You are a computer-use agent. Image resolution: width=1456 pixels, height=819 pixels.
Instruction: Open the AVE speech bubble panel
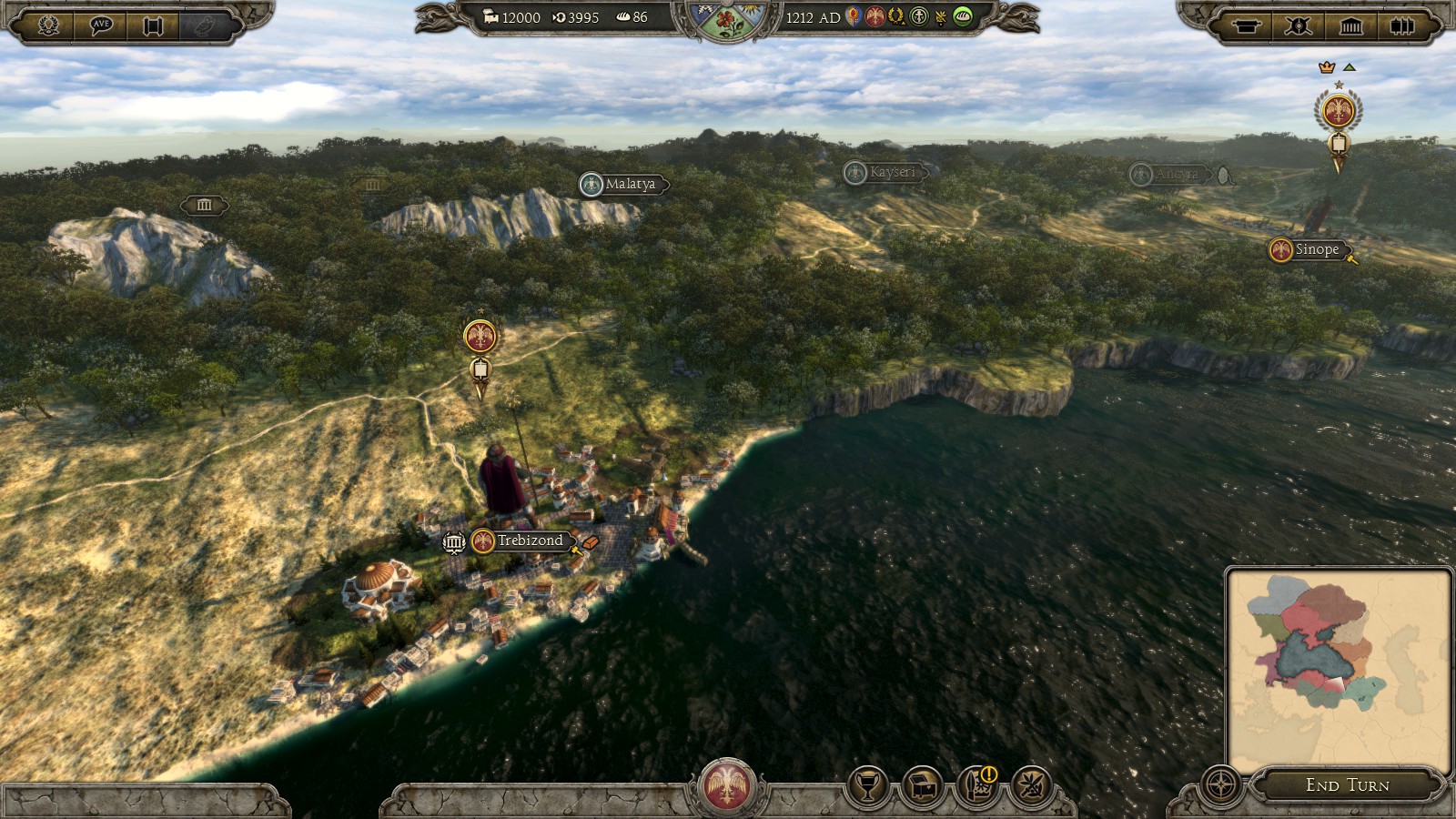[101, 25]
